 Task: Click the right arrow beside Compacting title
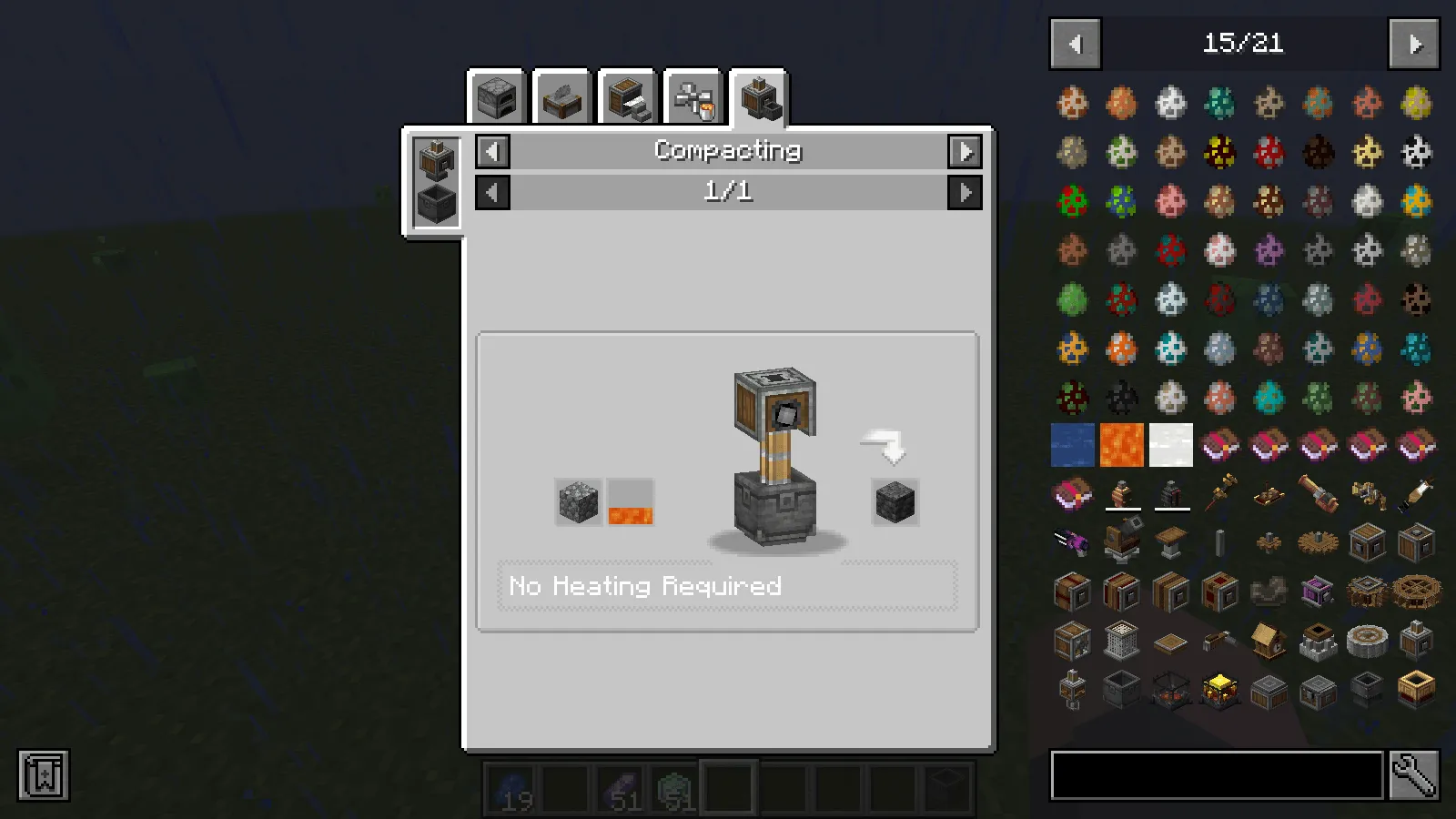(x=966, y=151)
